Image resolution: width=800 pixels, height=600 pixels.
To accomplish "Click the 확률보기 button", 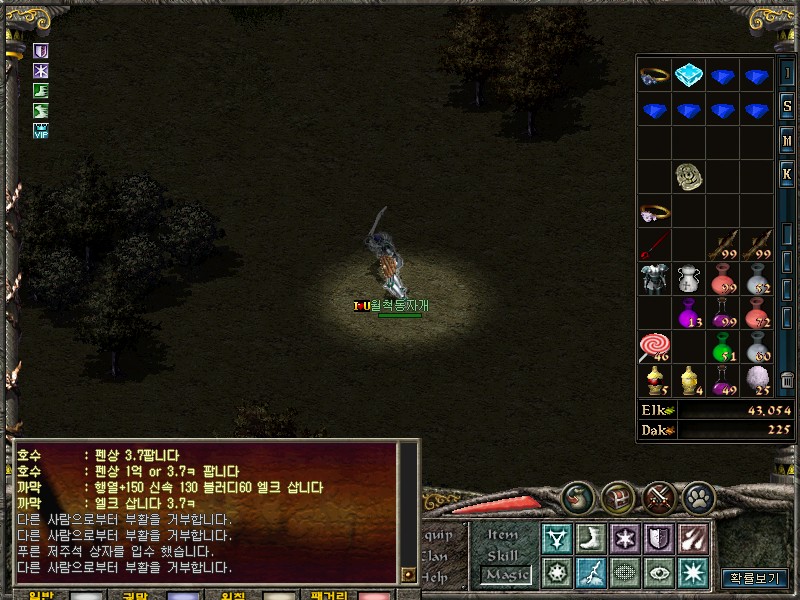I will 756,578.
